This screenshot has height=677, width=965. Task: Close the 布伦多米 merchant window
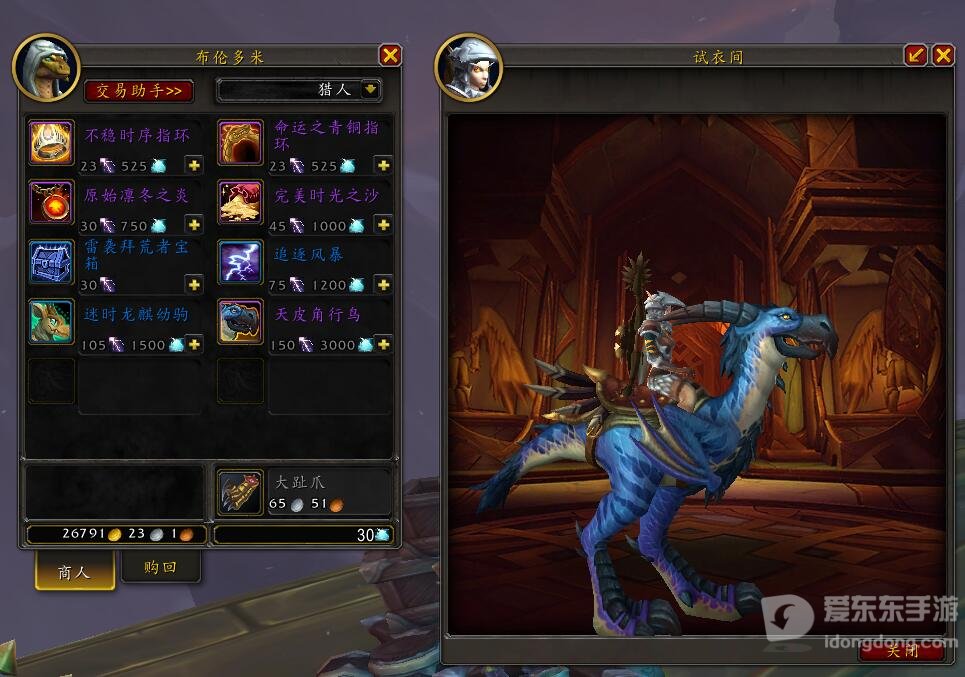pyautogui.click(x=390, y=56)
